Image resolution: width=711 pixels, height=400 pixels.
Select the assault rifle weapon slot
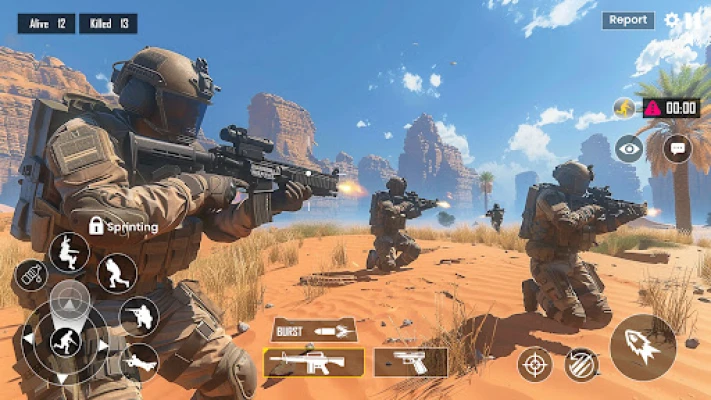[314, 362]
